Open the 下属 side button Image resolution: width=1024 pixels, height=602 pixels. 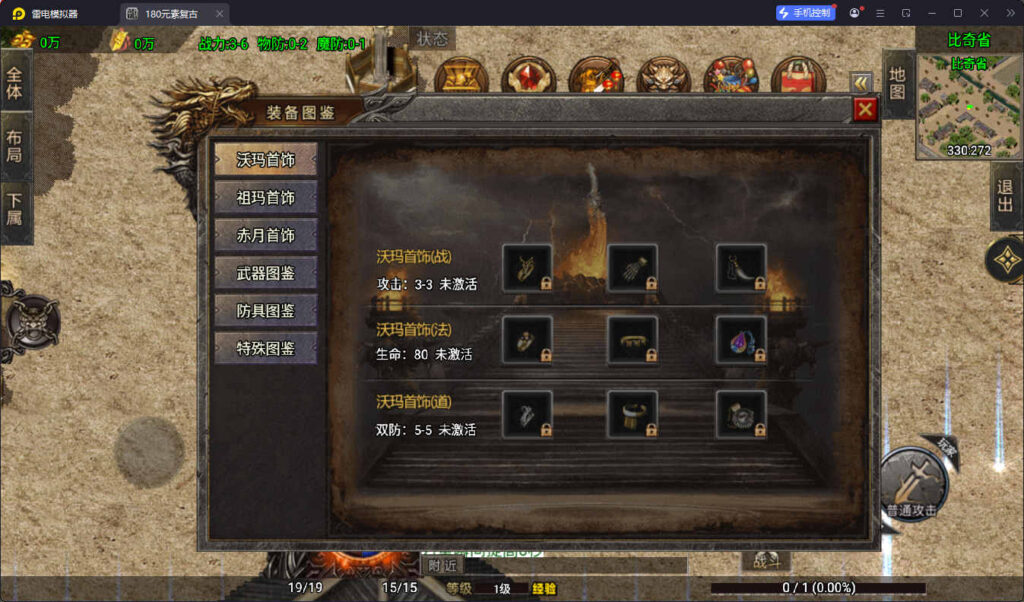click(x=15, y=213)
